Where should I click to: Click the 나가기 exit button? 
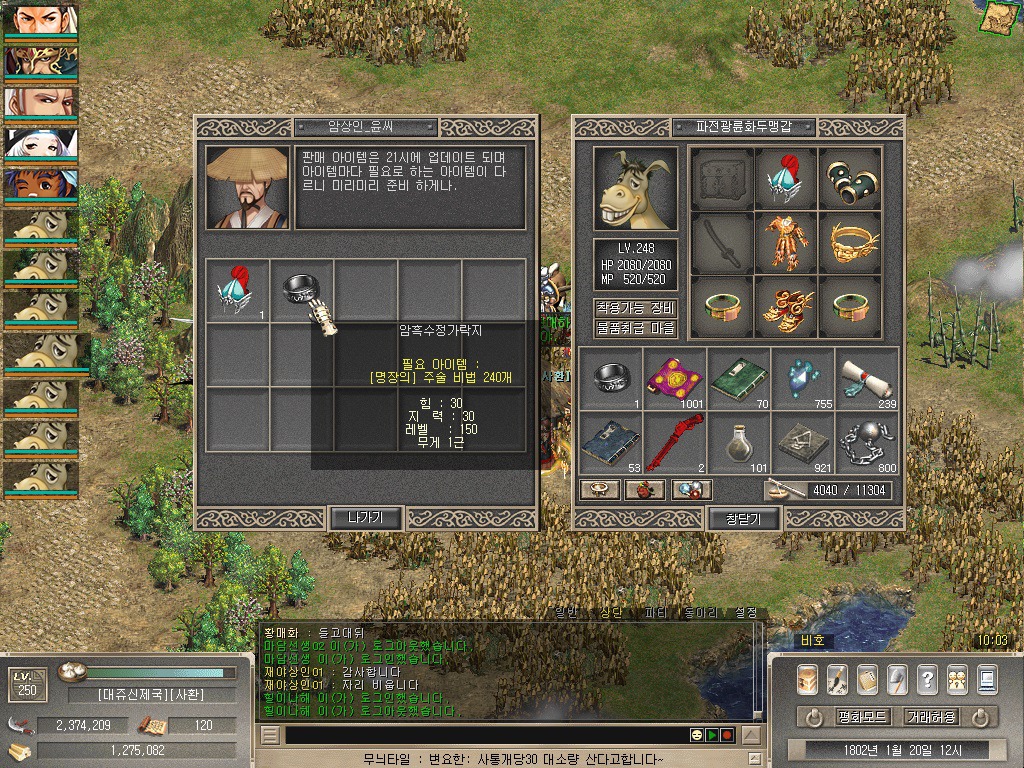(366, 517)
